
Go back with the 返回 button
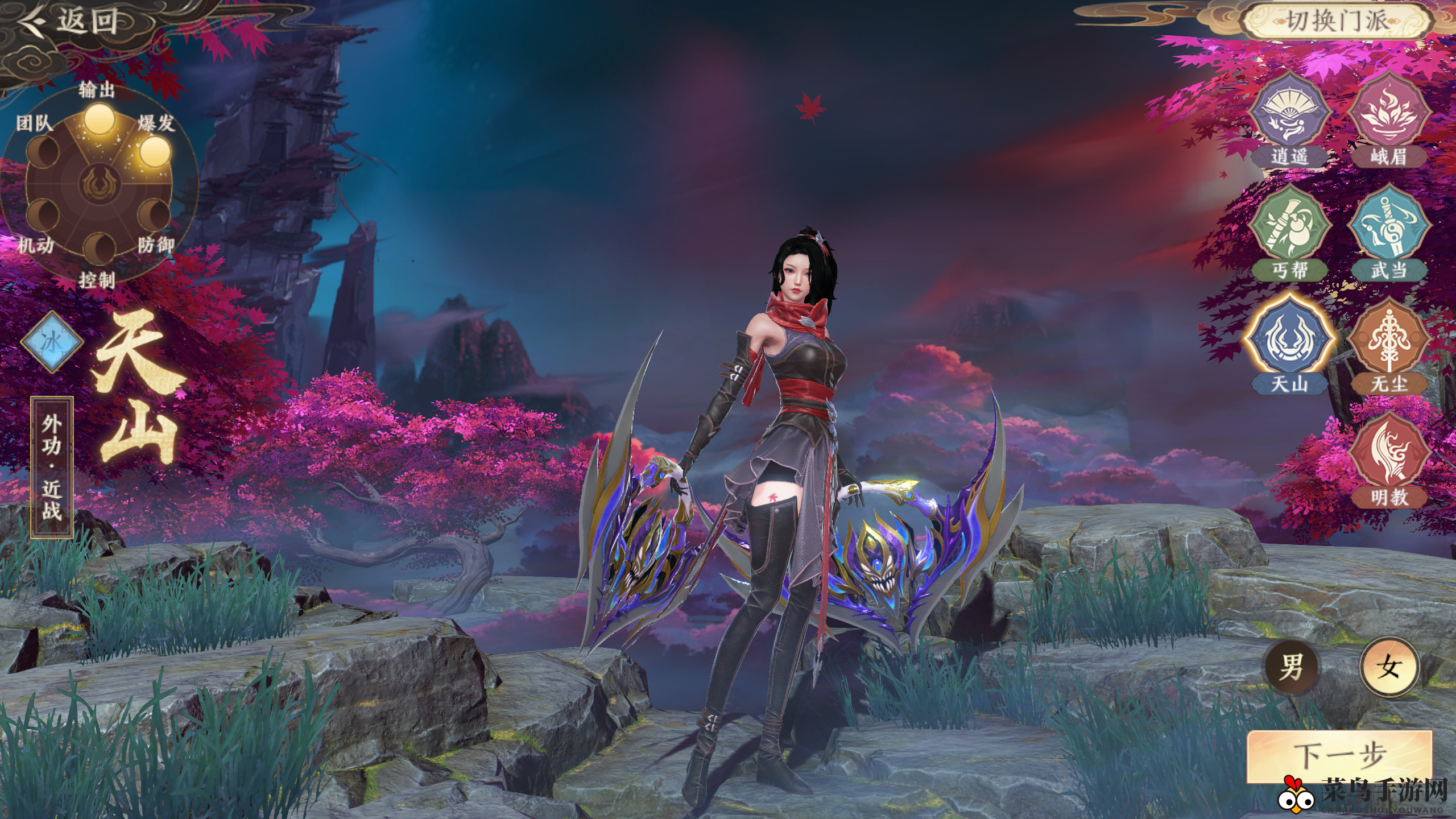click(x=71, y=22)
